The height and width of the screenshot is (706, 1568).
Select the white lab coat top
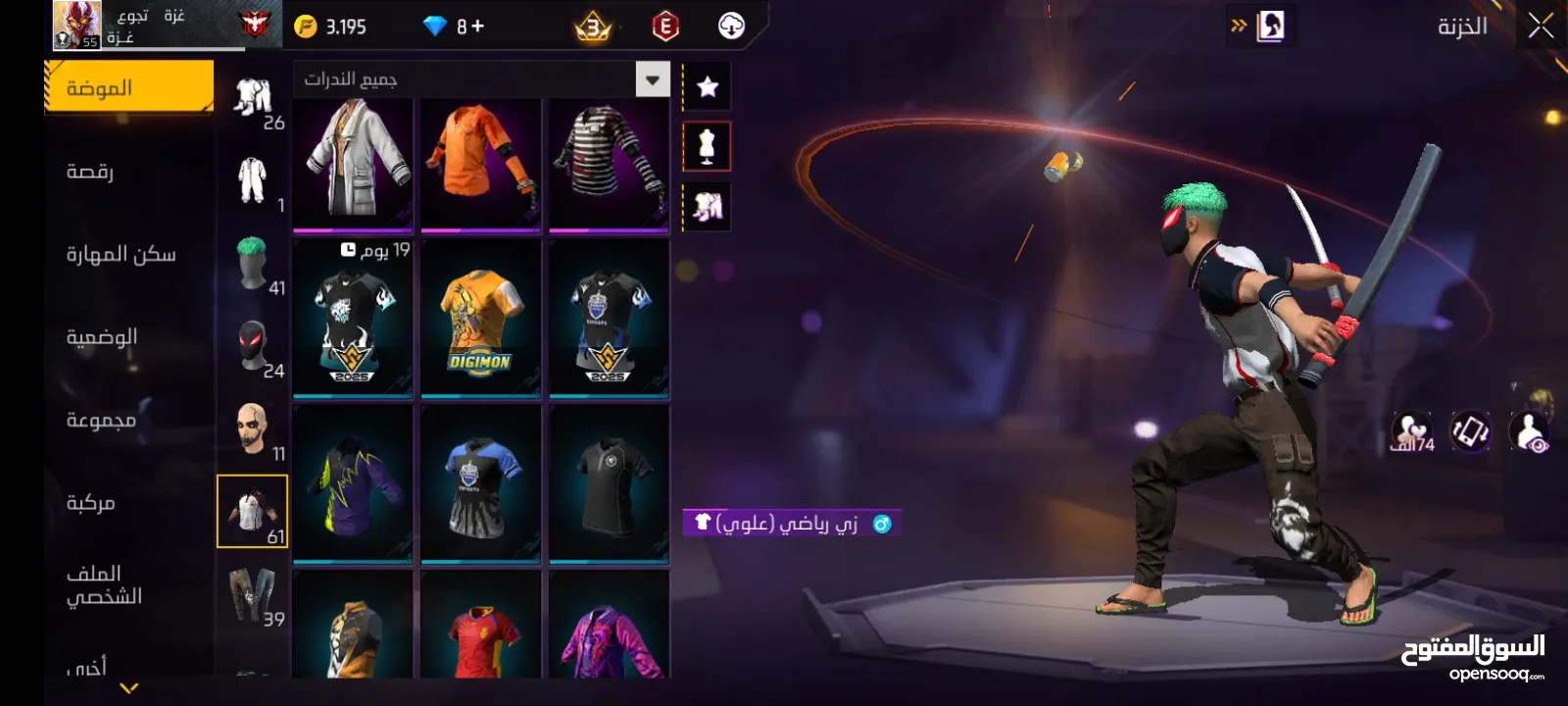click(x=353, y=162)
